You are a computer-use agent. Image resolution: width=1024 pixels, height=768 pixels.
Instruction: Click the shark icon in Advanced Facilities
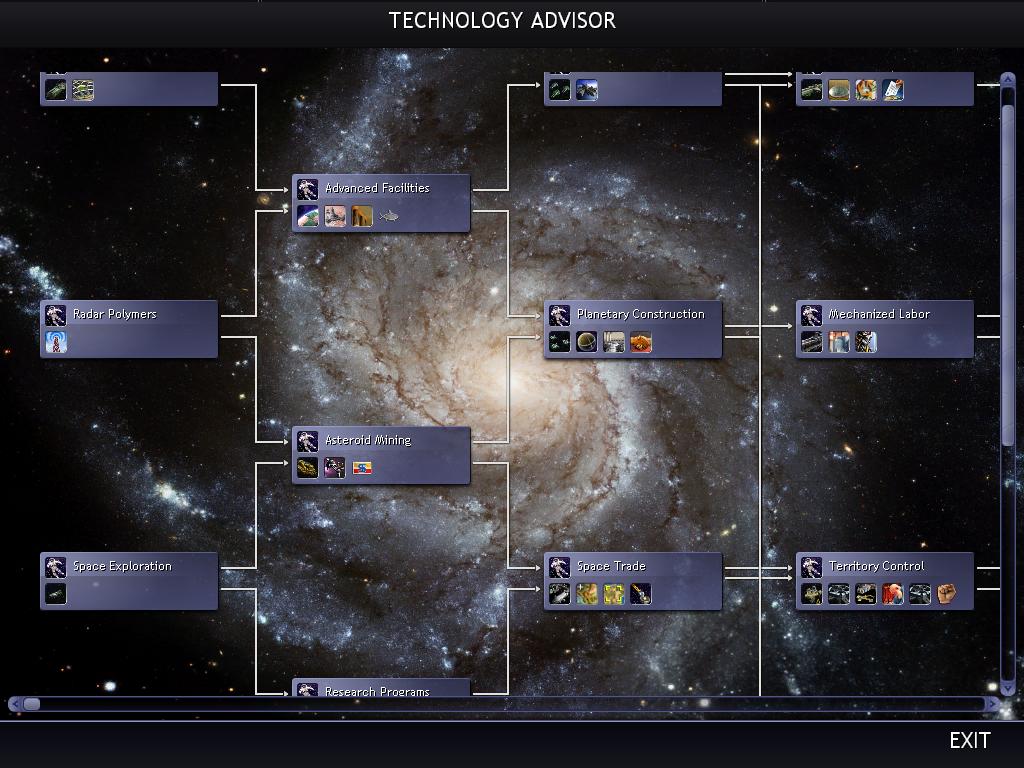click(389, 216)
